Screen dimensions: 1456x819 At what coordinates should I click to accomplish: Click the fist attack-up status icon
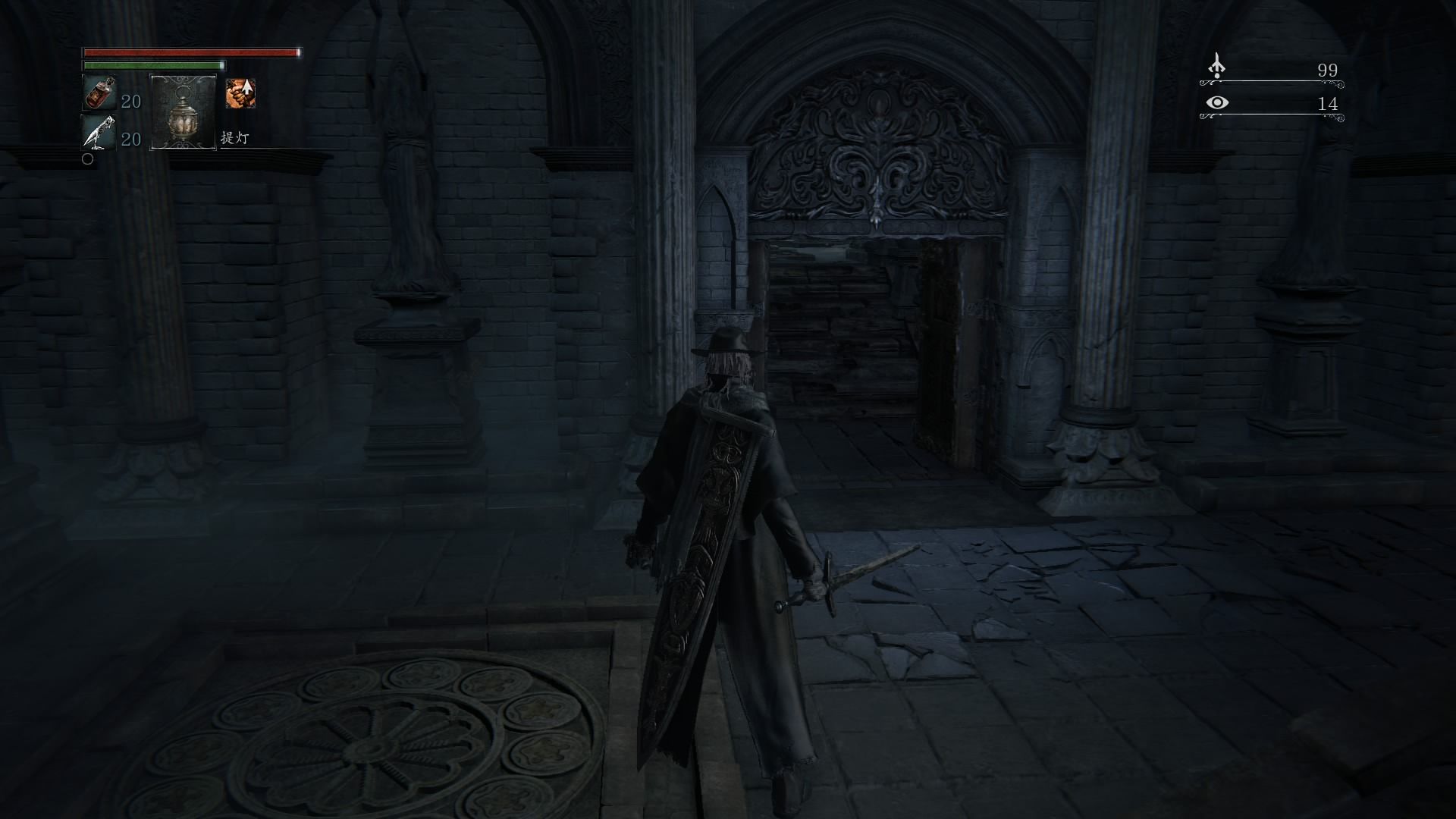[240, 93]
